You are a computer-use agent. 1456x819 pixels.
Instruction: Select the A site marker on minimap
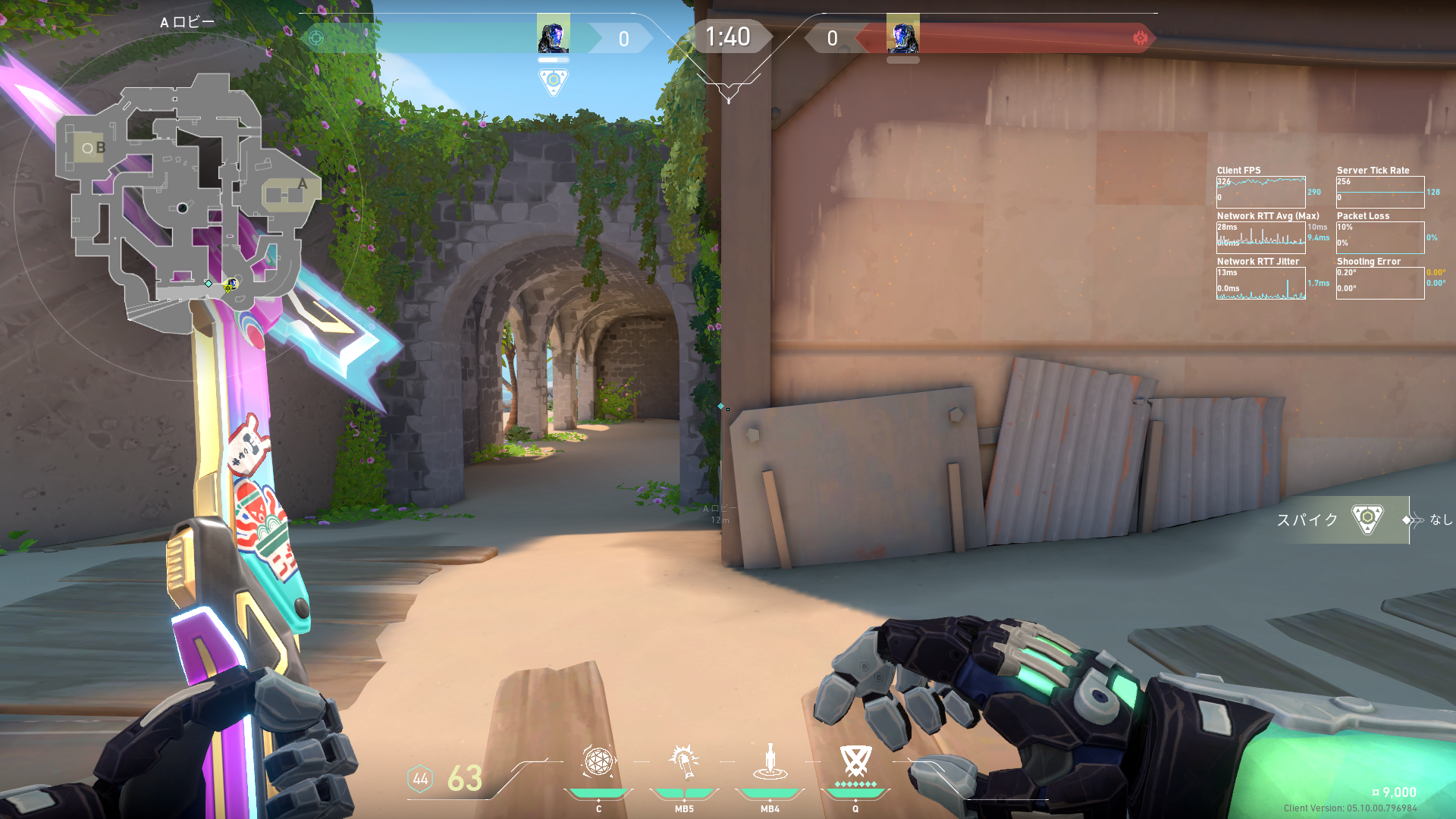pyautogui.click(x=302, y=184)
